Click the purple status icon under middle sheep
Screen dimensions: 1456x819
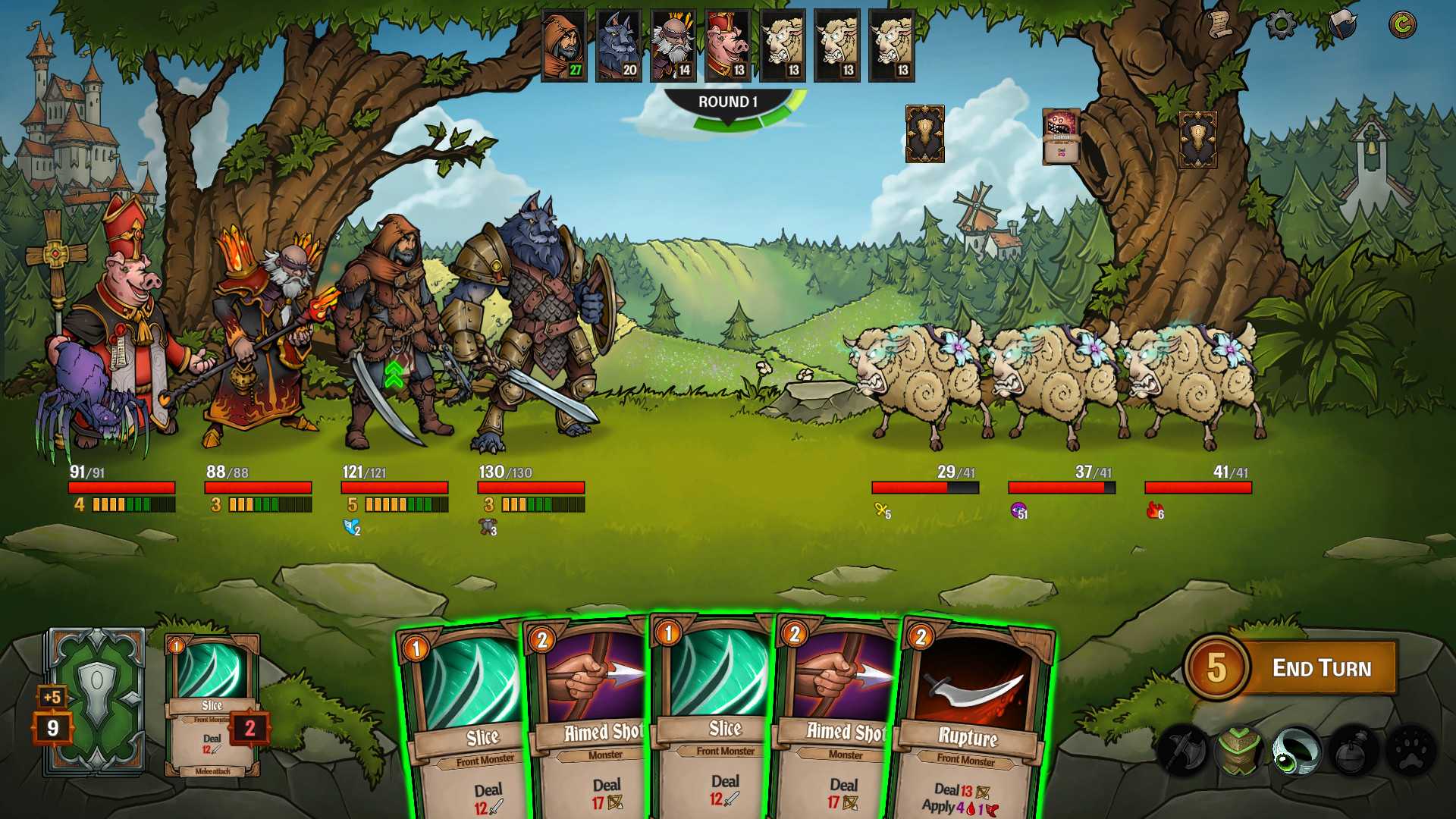tap(1020, 511)
